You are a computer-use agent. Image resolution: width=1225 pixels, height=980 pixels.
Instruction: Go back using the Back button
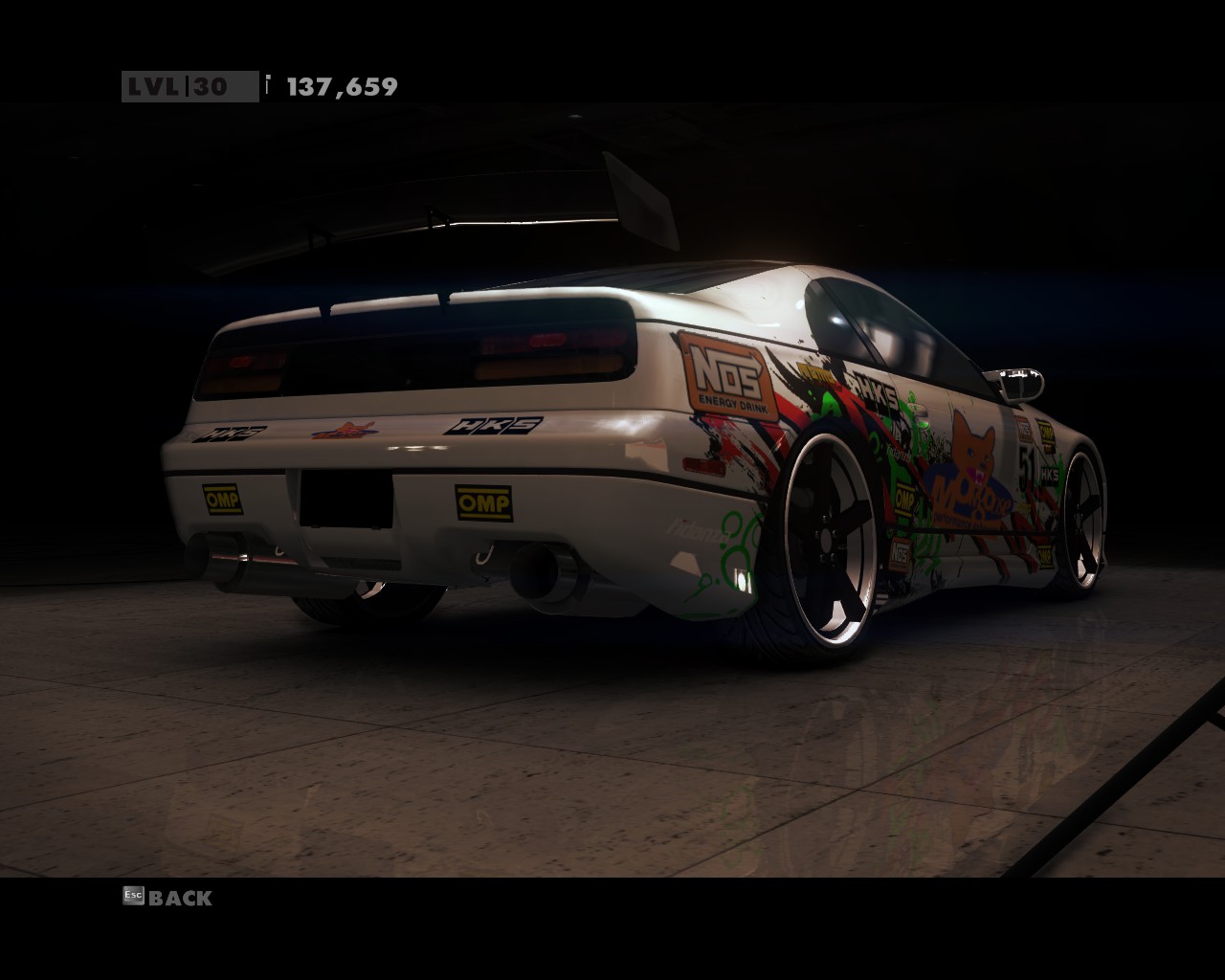click(179, 898)
